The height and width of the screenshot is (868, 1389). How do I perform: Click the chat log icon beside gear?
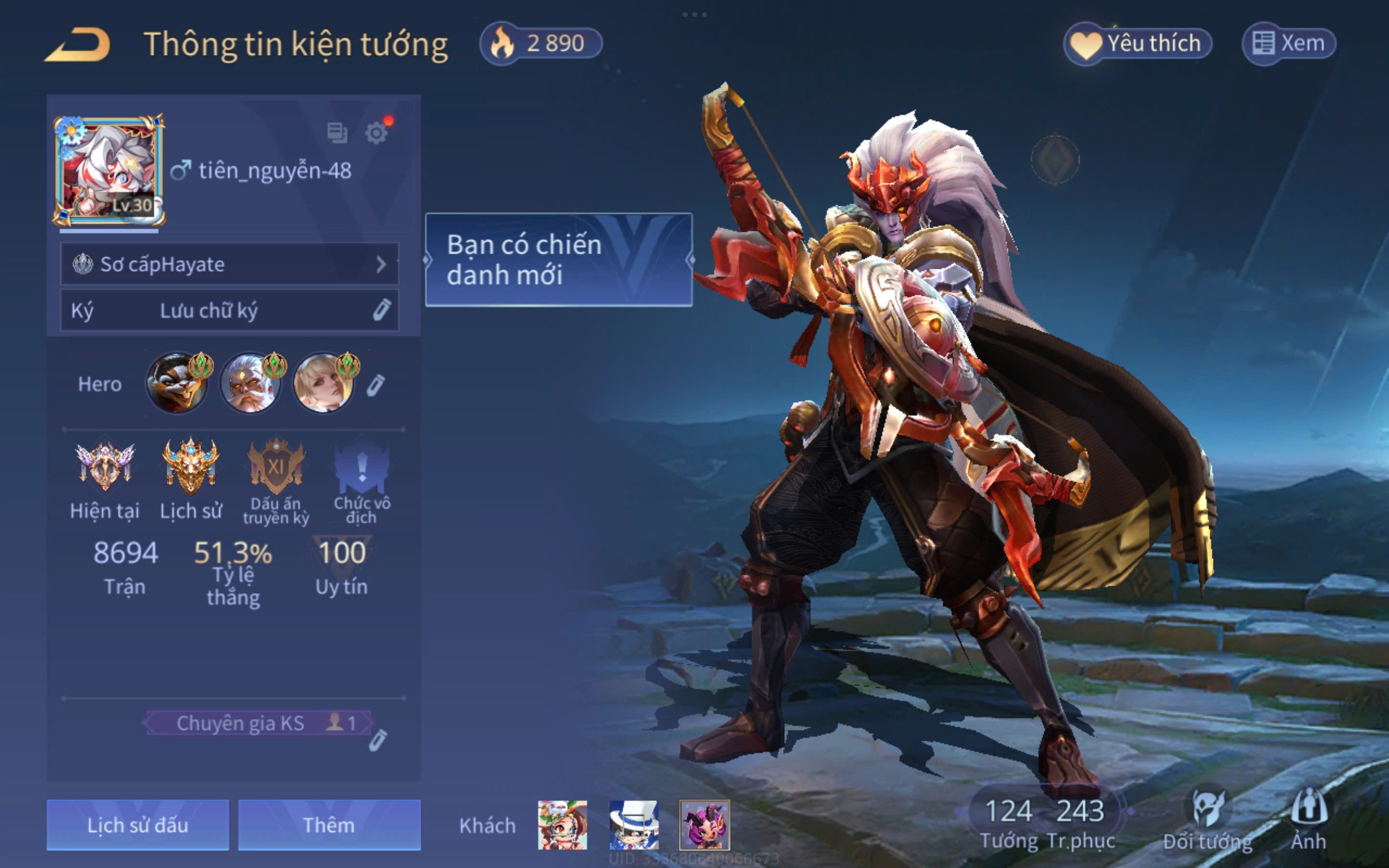point(337,133)
